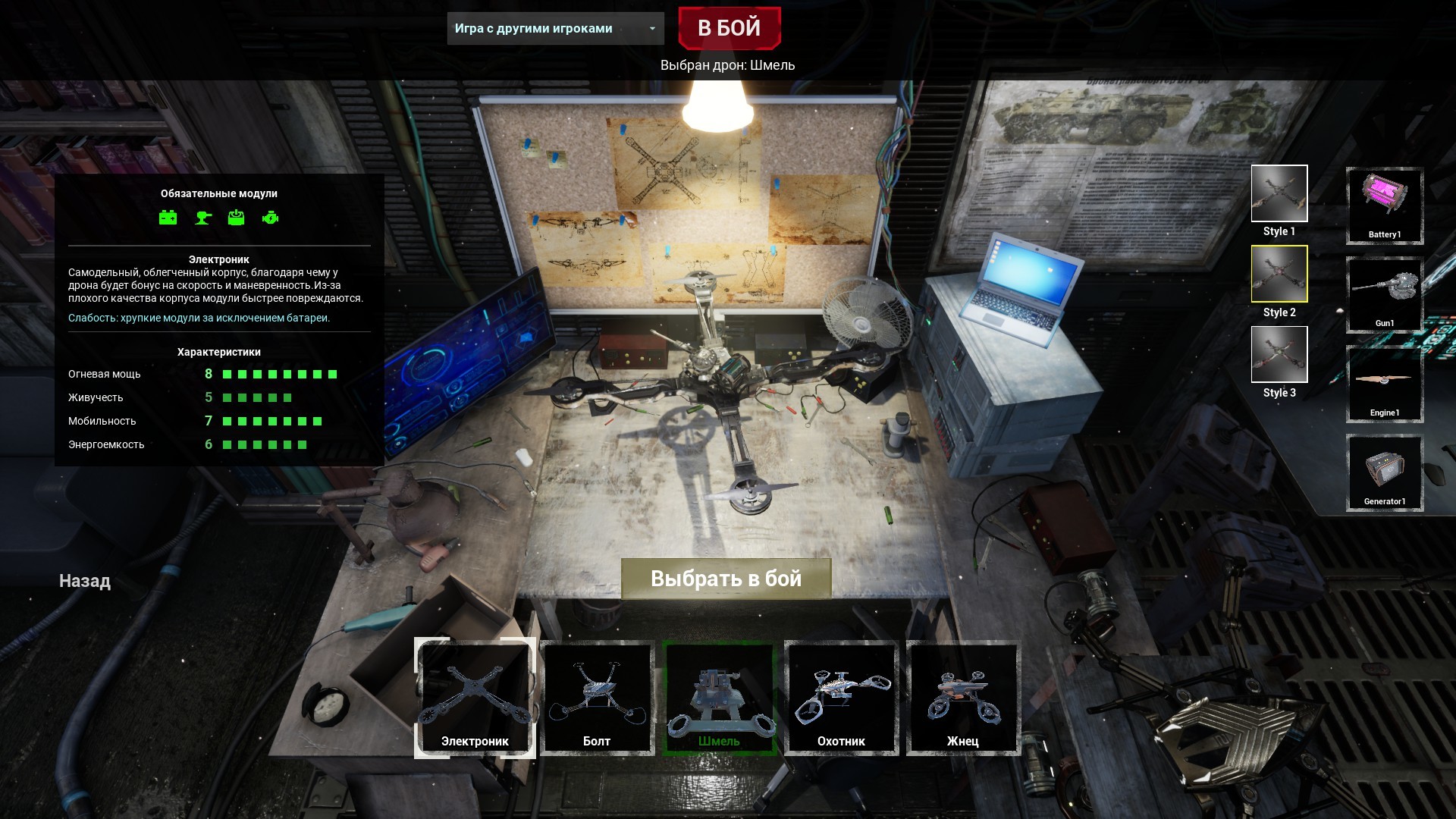The image size is (1456, 819).
Task: Select the charging module icon in required modules
Action: pos(237,218)
